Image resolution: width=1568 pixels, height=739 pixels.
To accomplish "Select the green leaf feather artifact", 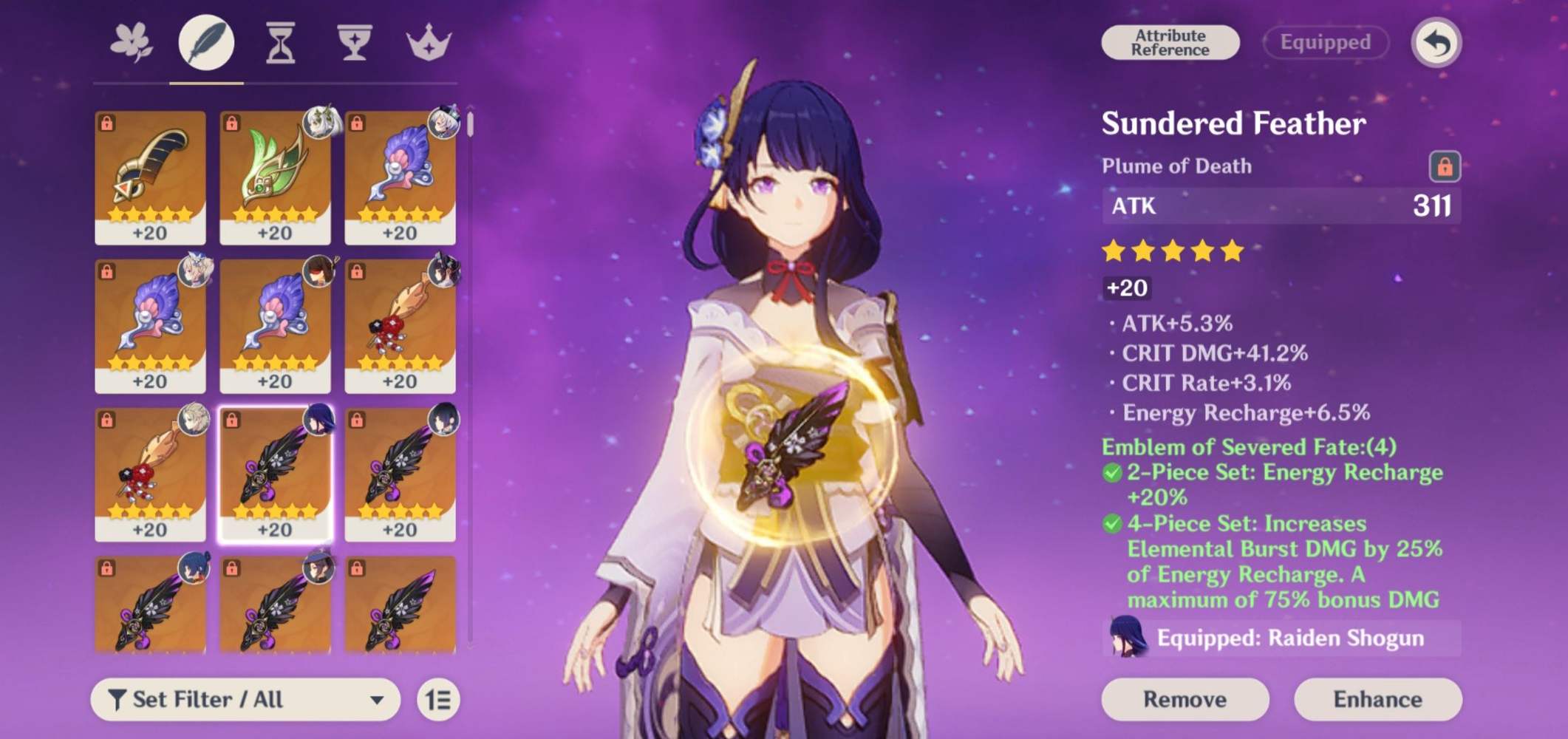I will click(x=275, y=177).
